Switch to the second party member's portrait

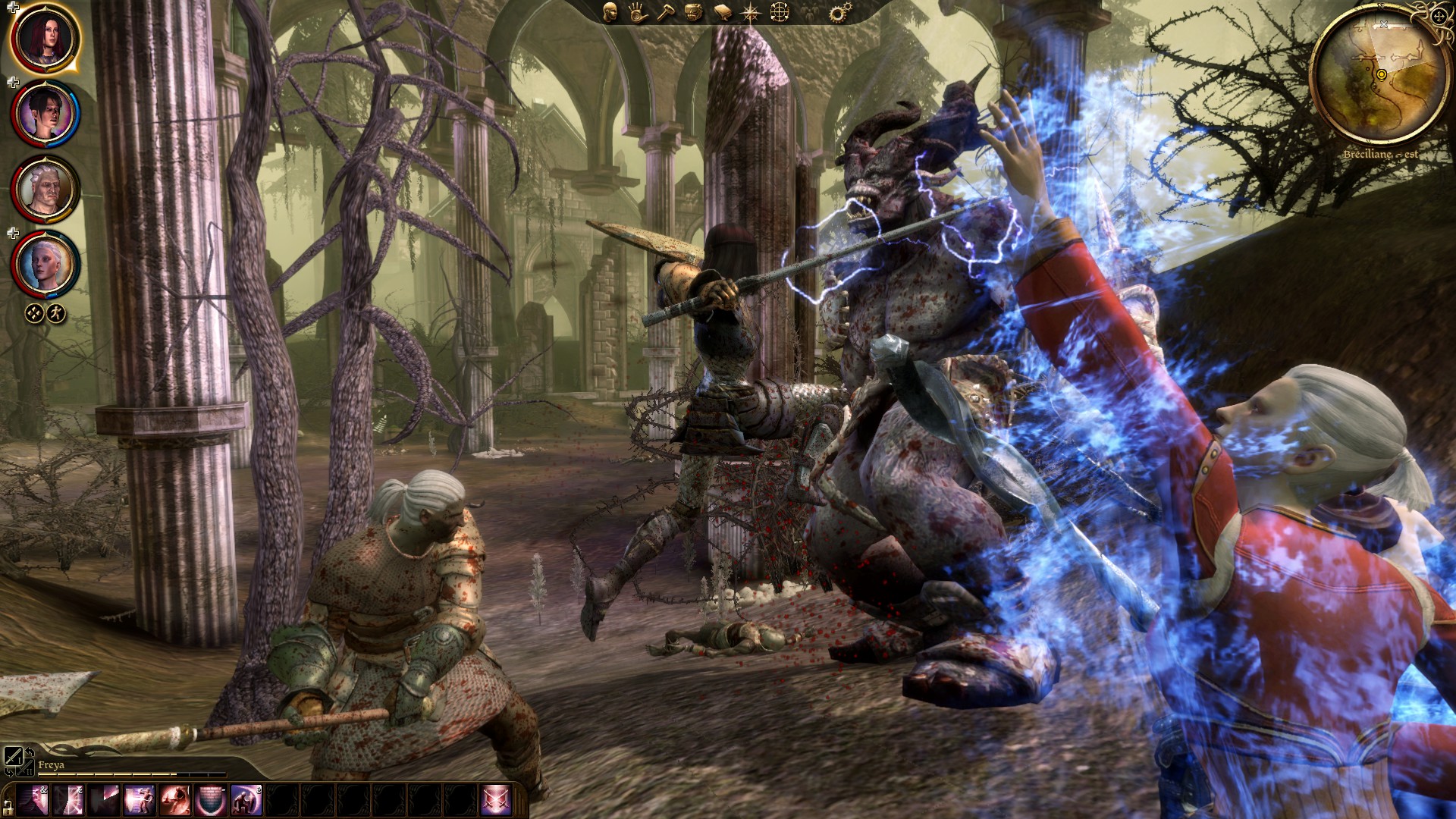(x=45, y=114)
